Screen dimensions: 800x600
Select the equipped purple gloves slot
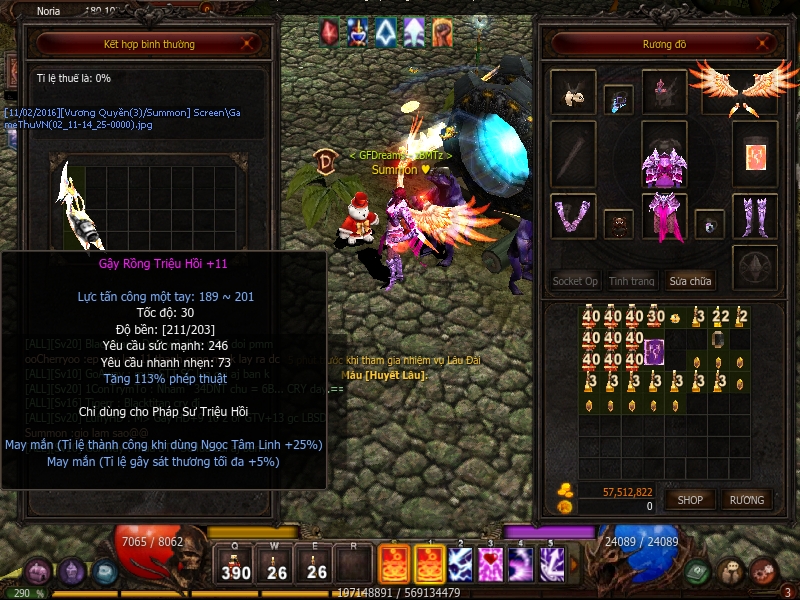coord(573,216)
